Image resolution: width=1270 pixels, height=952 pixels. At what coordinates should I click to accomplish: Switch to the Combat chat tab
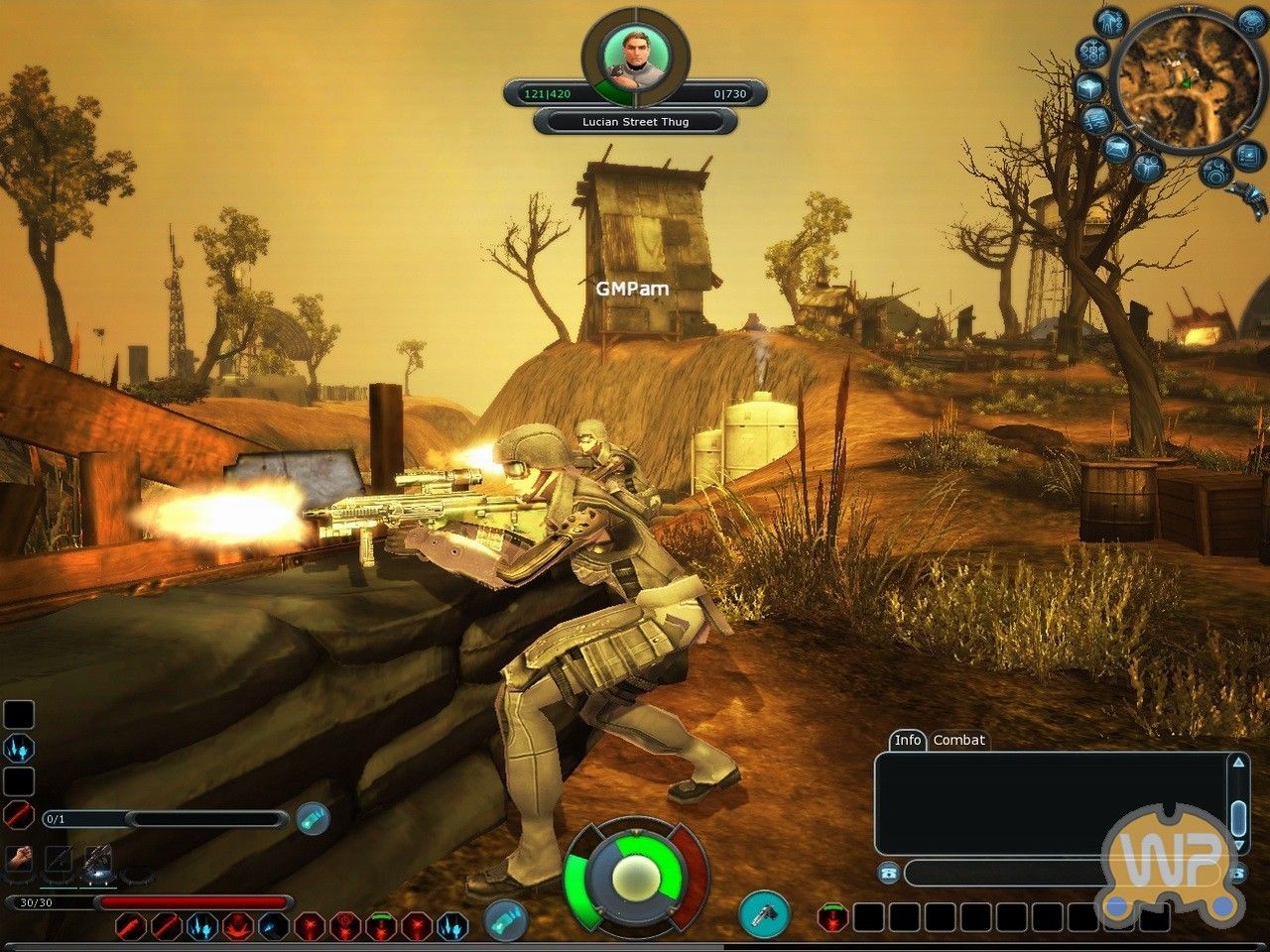click(959, 741)
